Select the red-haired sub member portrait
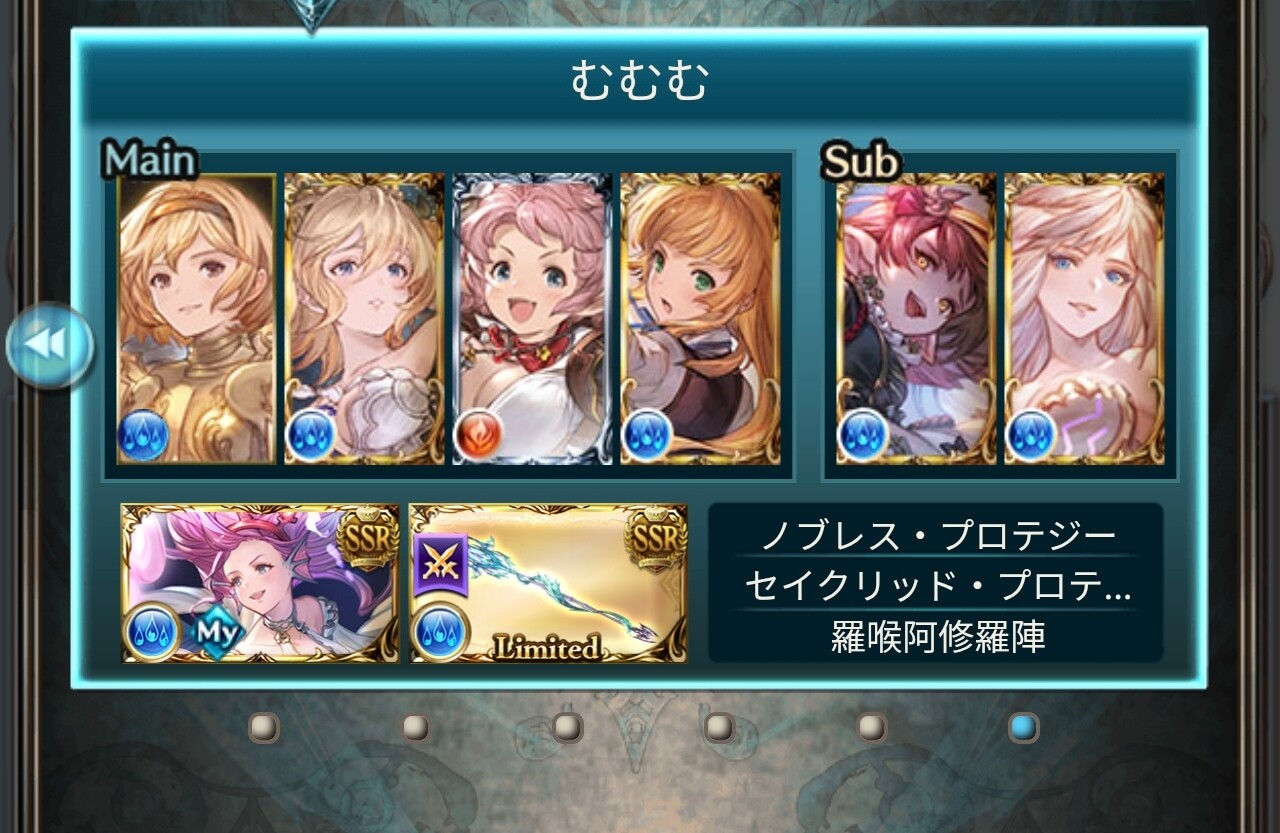The width and height of the screenshot is (1280, 833). (x=916, y=318)
